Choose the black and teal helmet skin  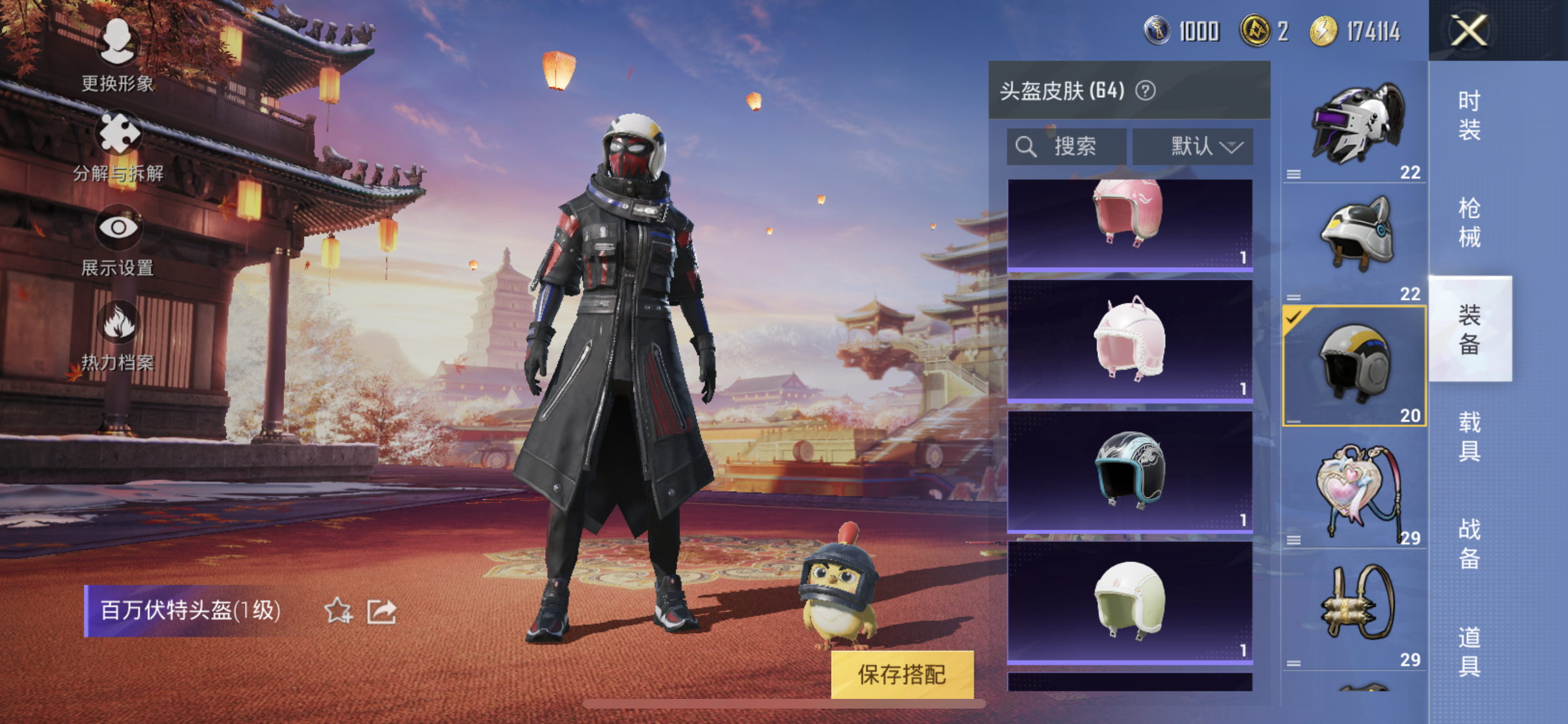point(1130,471)
